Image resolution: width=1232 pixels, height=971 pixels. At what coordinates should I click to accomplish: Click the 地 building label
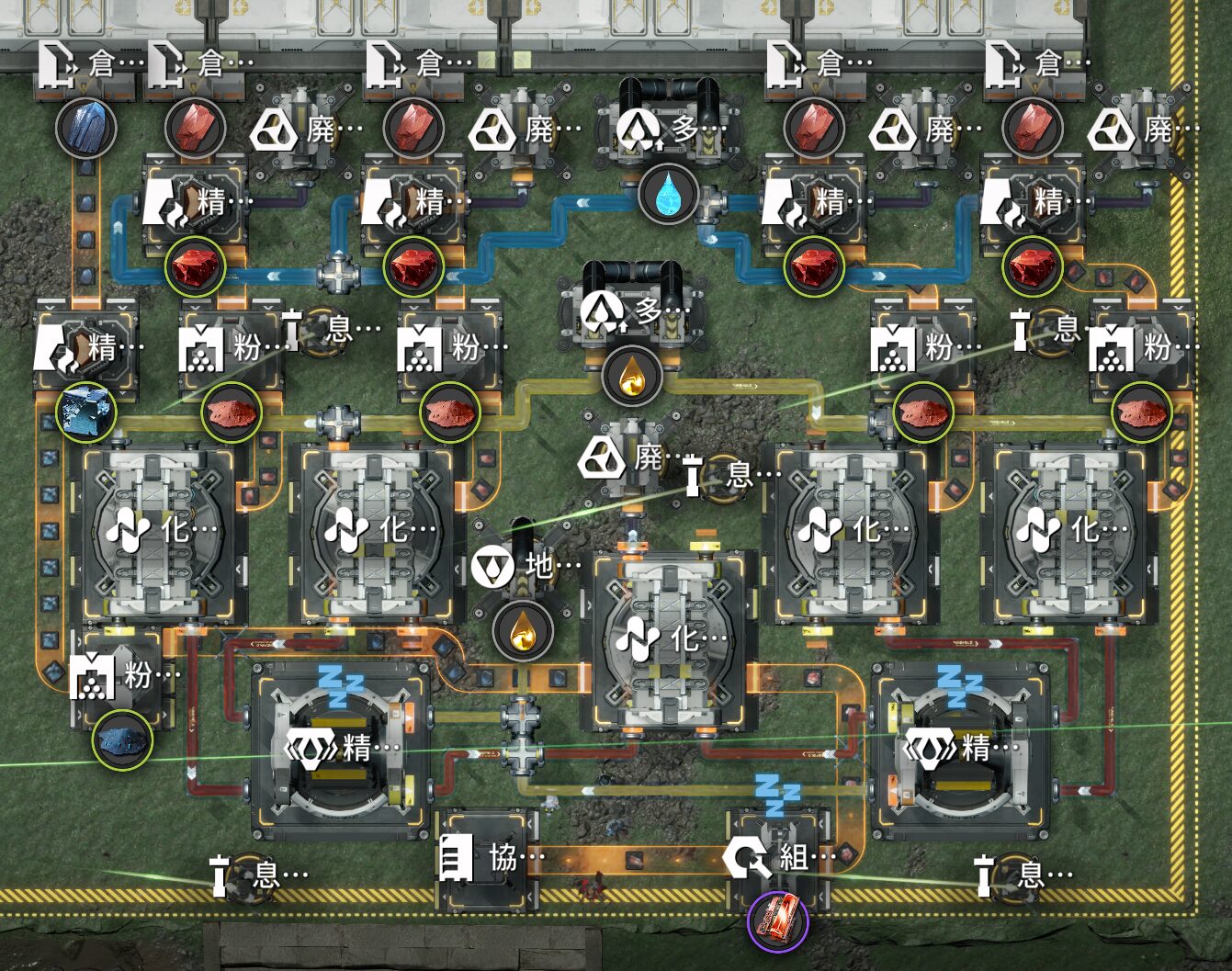point(526,567)
